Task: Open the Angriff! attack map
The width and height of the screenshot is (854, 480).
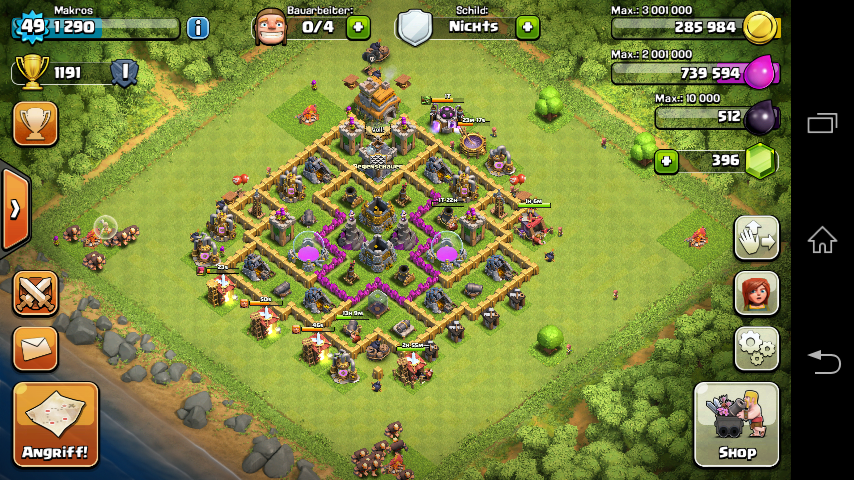Action: 56,424
